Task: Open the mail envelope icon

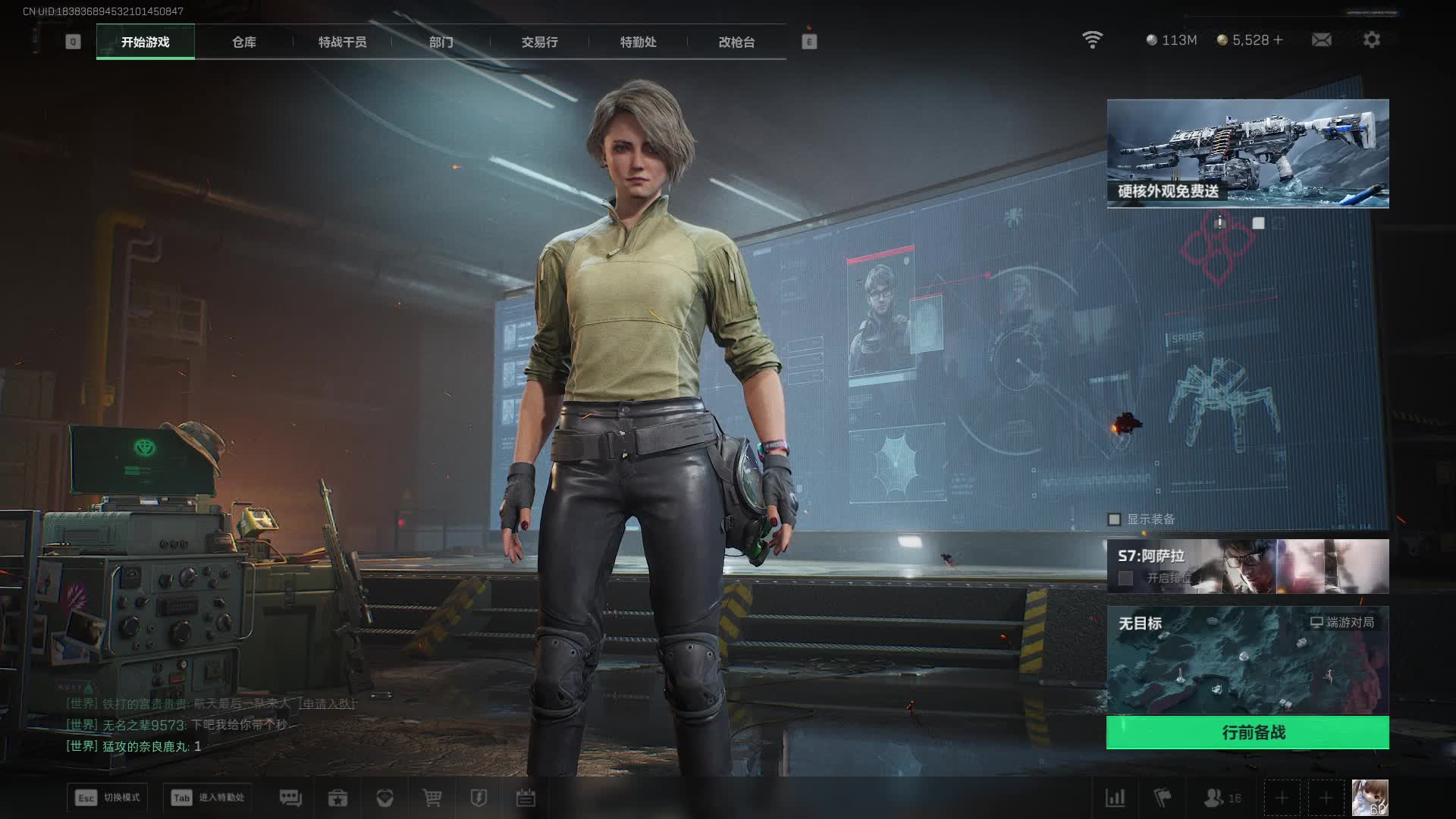Action: 1321,39
